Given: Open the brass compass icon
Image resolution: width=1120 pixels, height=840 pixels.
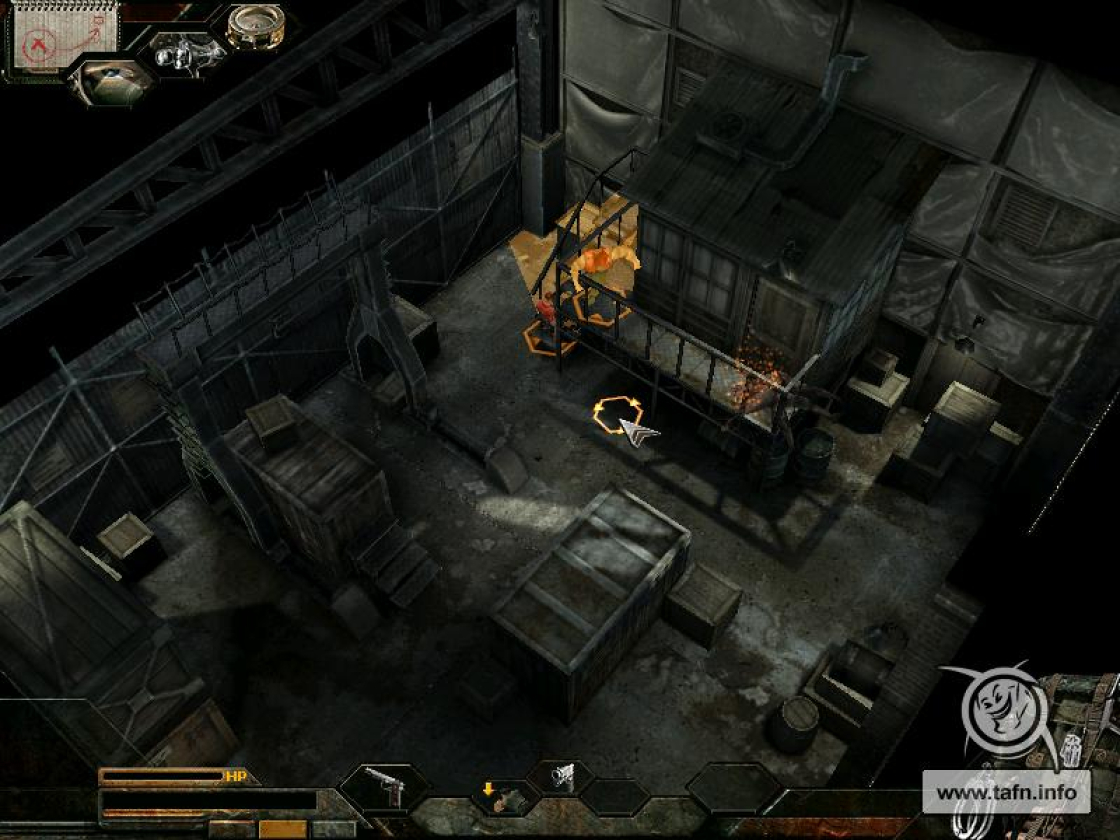Looking at the screenshot, I should 254,24.
